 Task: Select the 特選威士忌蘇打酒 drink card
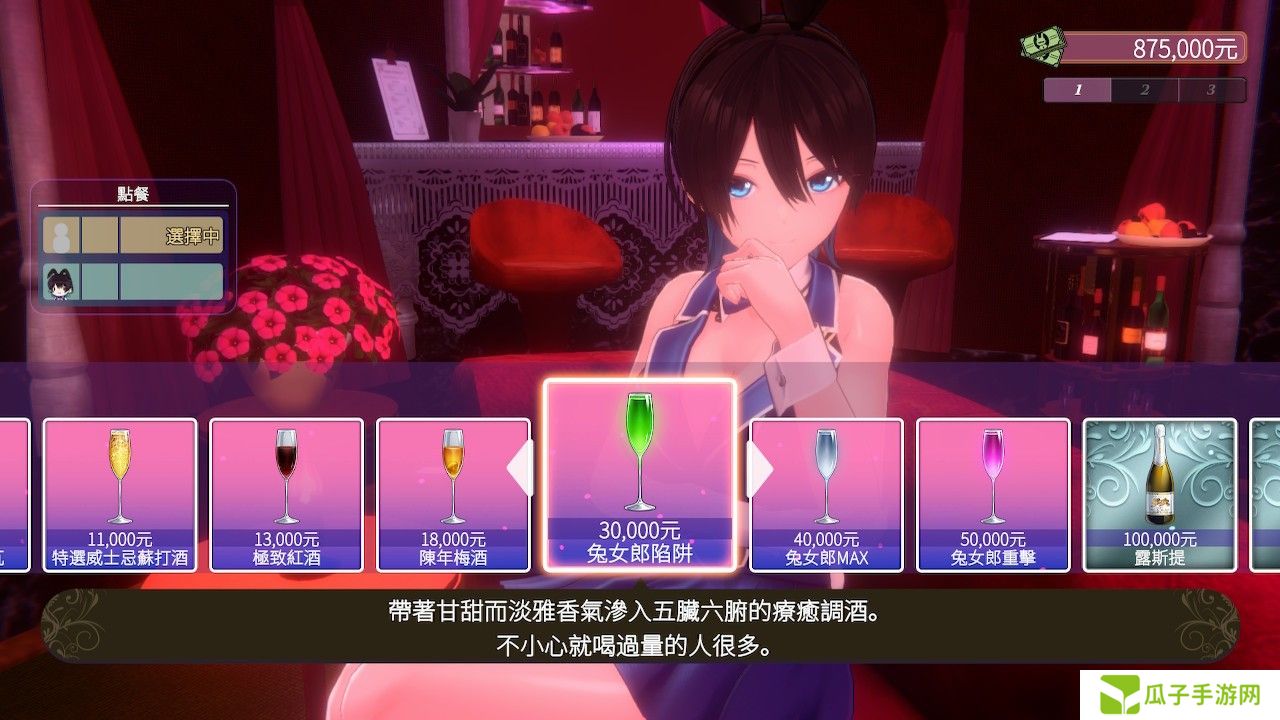(120, 495)
